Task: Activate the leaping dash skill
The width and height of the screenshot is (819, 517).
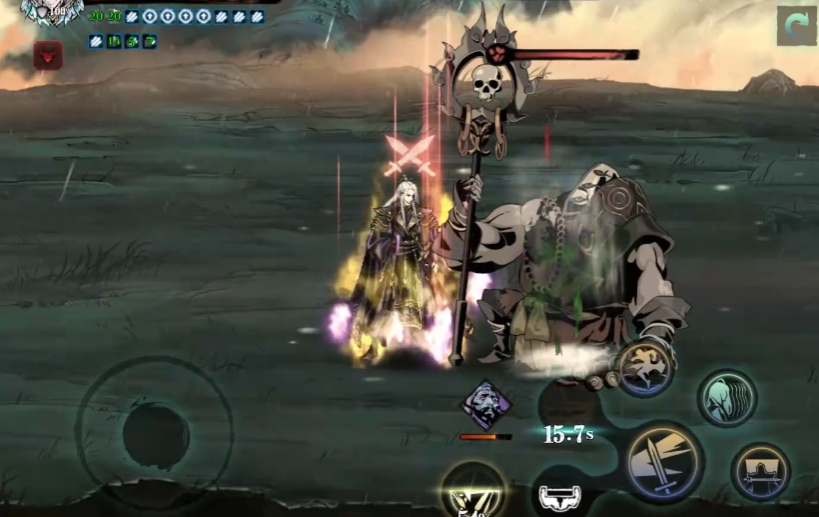Action: (x=643, y=367)
